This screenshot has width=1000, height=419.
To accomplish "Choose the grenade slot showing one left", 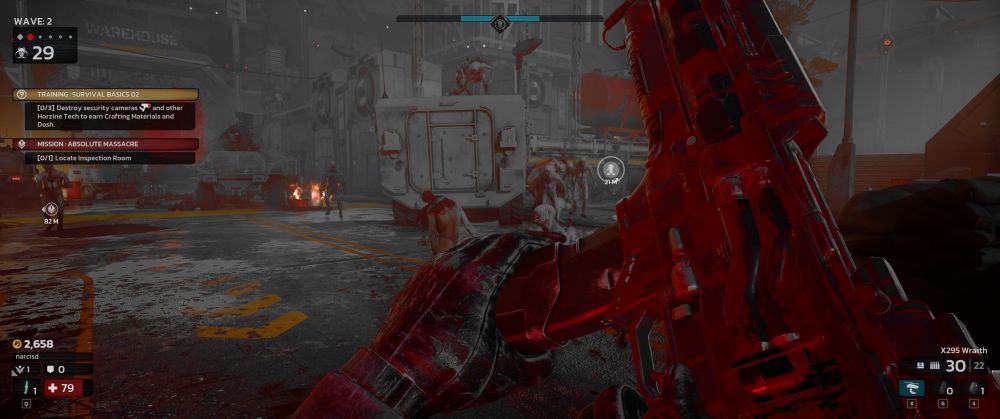I will pos(974,388).
